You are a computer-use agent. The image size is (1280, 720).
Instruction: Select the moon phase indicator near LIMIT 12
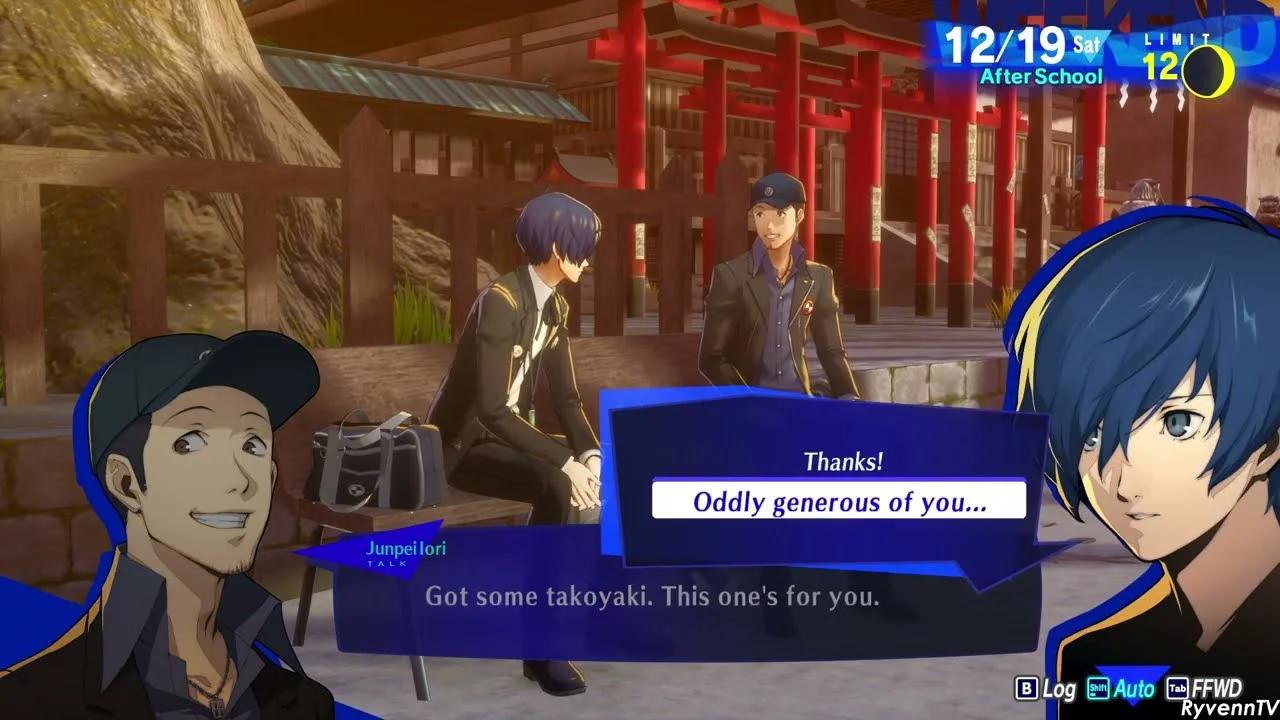(1207, 69)
